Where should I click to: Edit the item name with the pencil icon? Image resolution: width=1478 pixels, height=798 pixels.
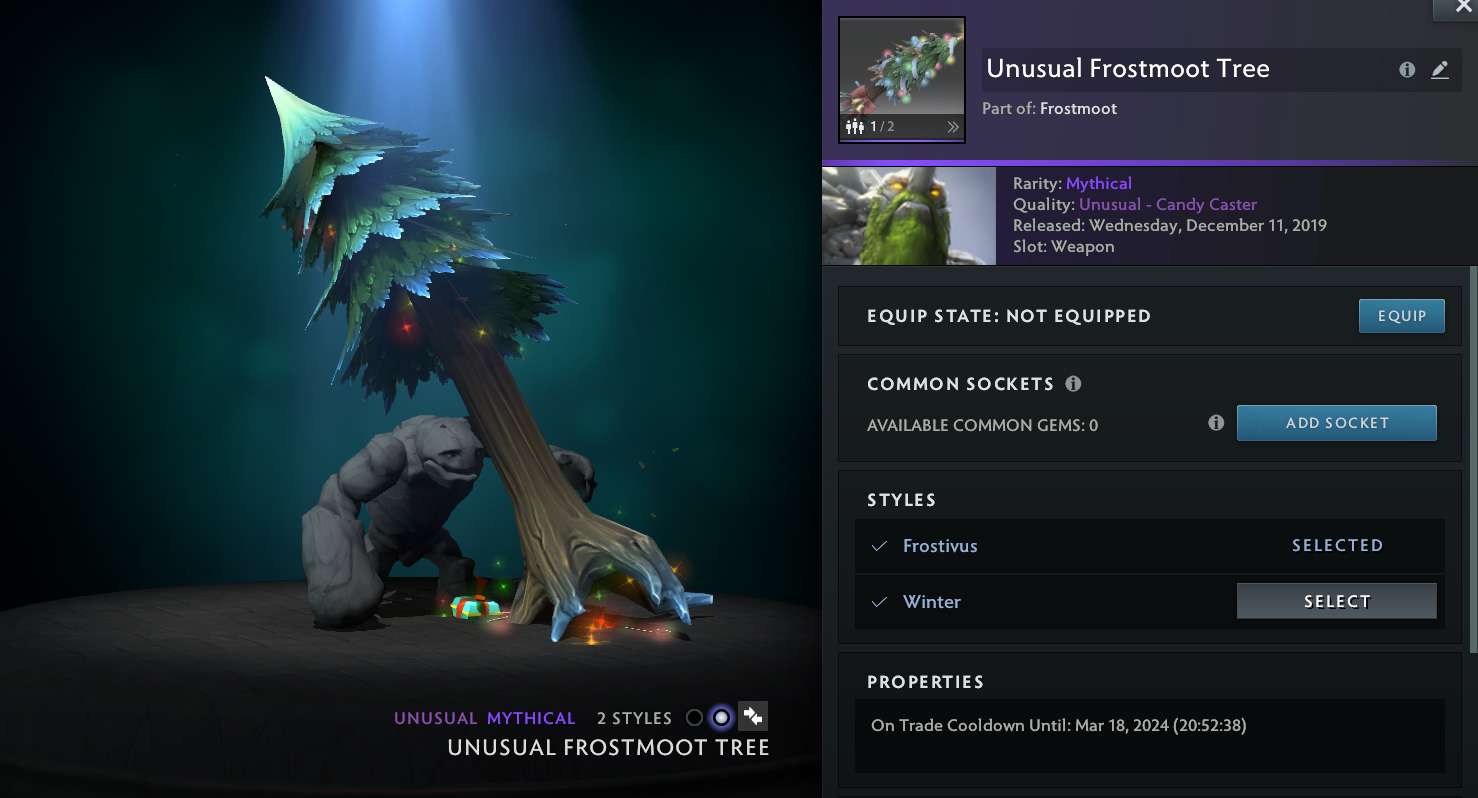pos(1439,70)
